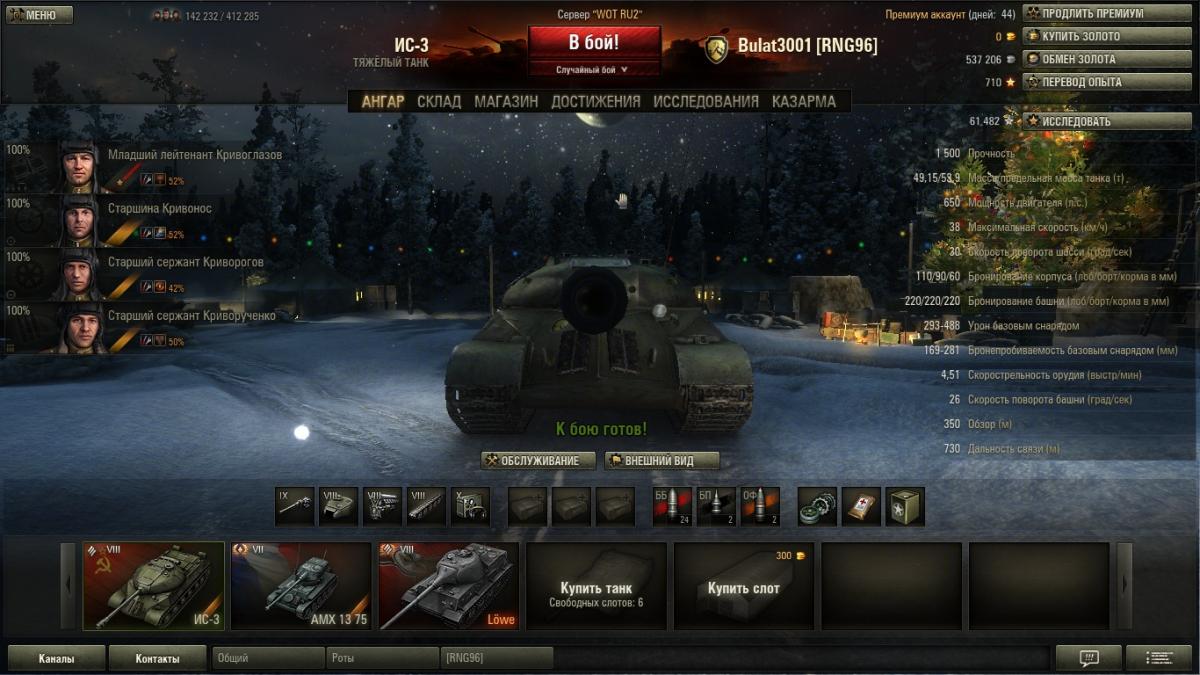
Task: Open the Контакты list
Action: pyautogui.click(x=158, y=659)
